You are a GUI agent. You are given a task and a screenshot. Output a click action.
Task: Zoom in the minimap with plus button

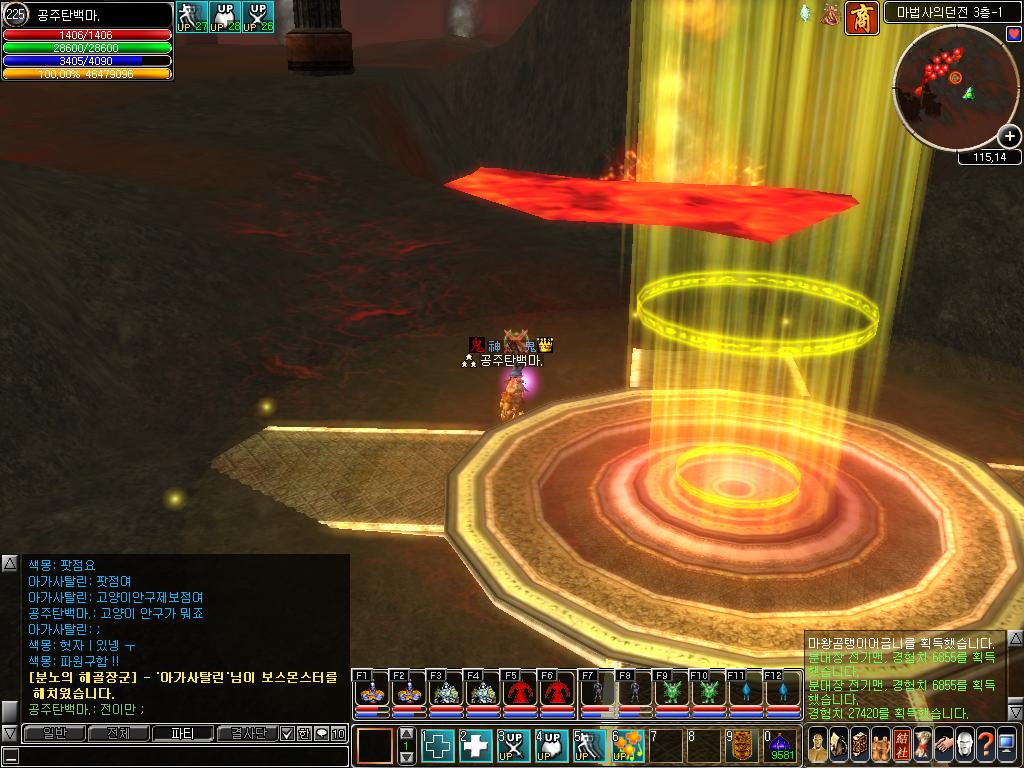click(1009, 137)
